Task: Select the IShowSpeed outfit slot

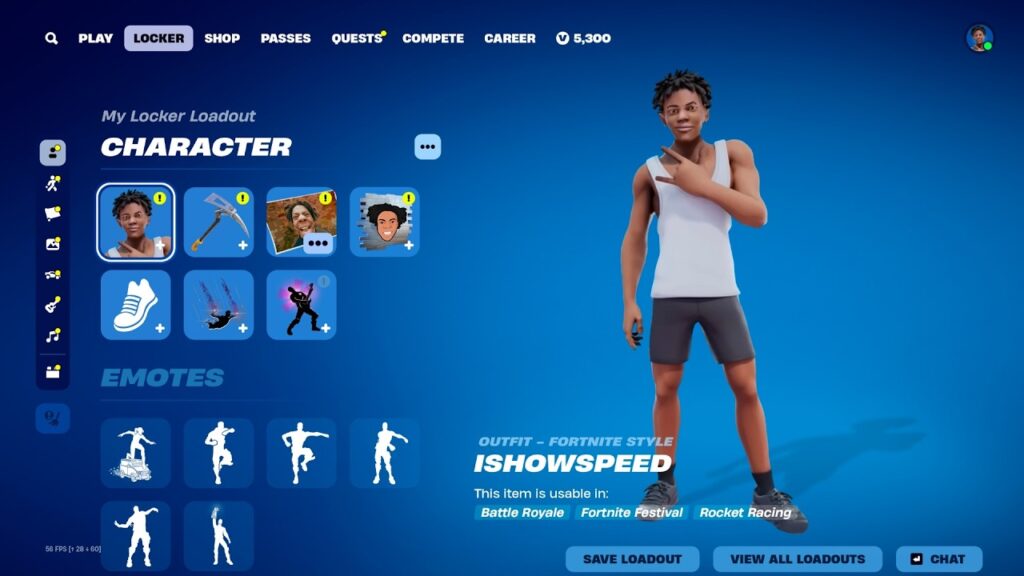Action: [x=136, y=222]
